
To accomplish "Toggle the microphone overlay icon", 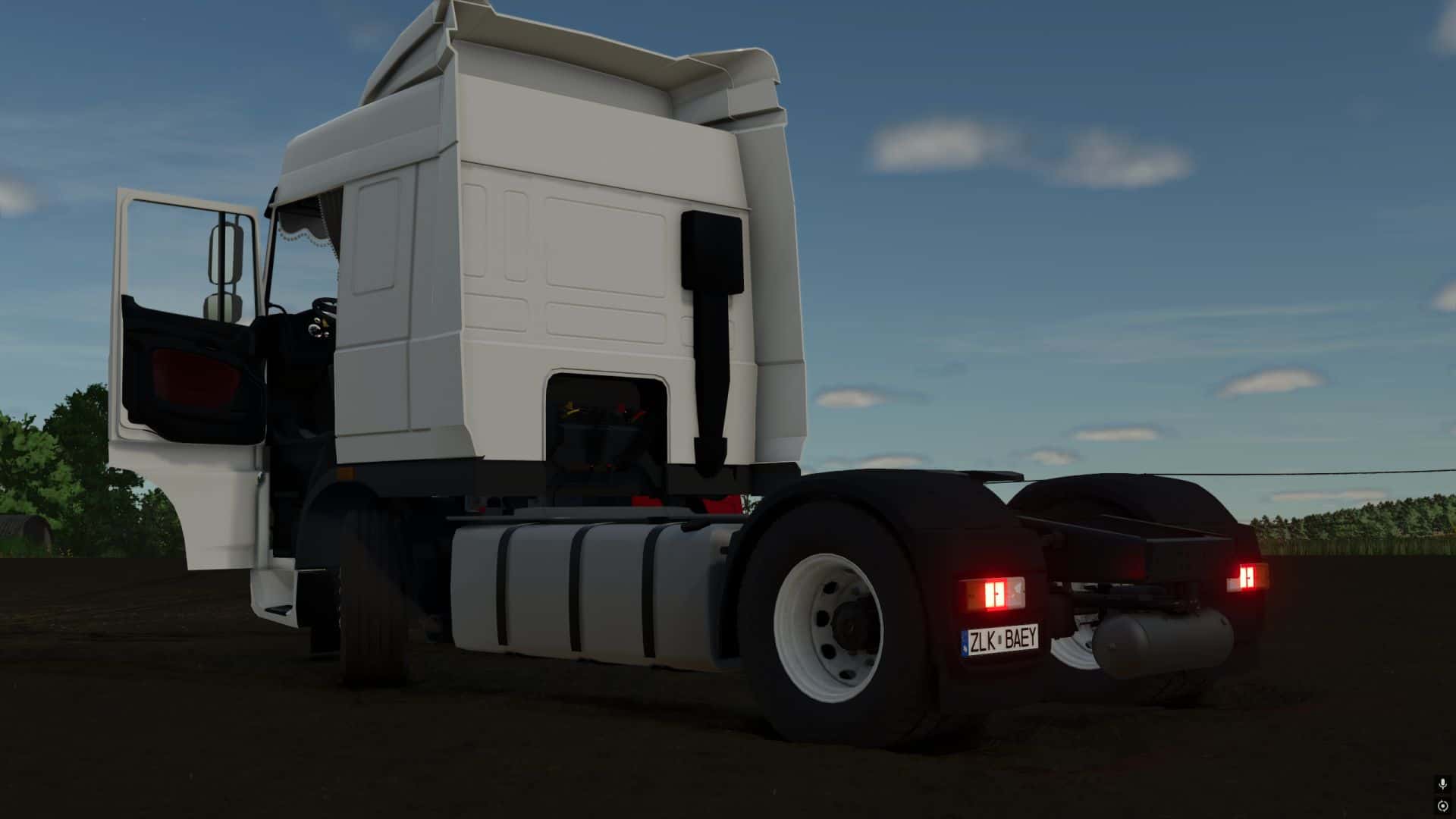I will [x=1442, y=785].
